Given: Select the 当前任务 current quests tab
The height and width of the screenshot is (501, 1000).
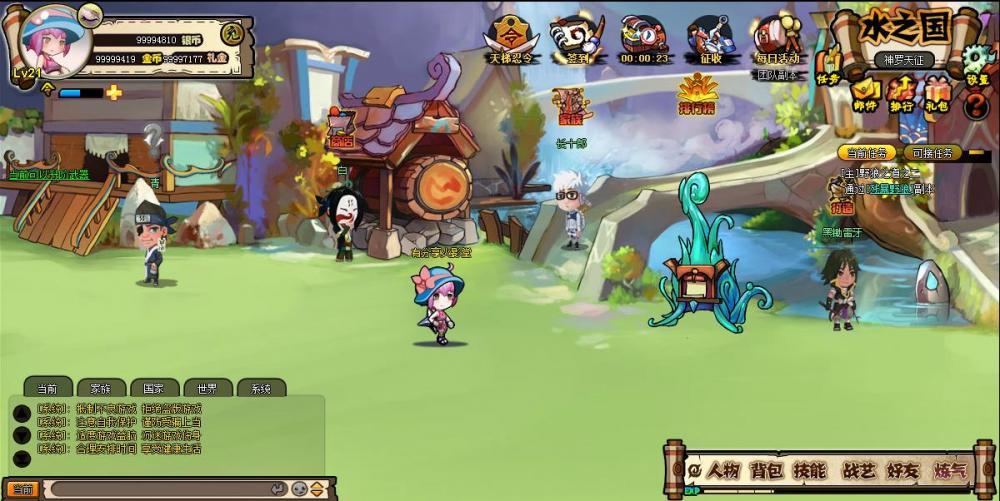Looking at the screenshot, I should tap(868, 153).
